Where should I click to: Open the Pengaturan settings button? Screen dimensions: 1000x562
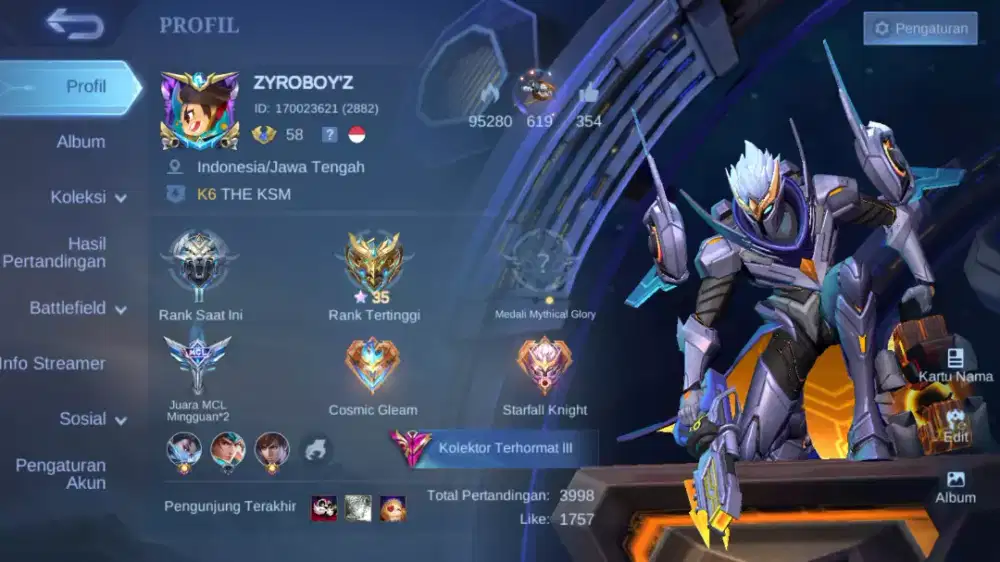click(x=920, y=28)
